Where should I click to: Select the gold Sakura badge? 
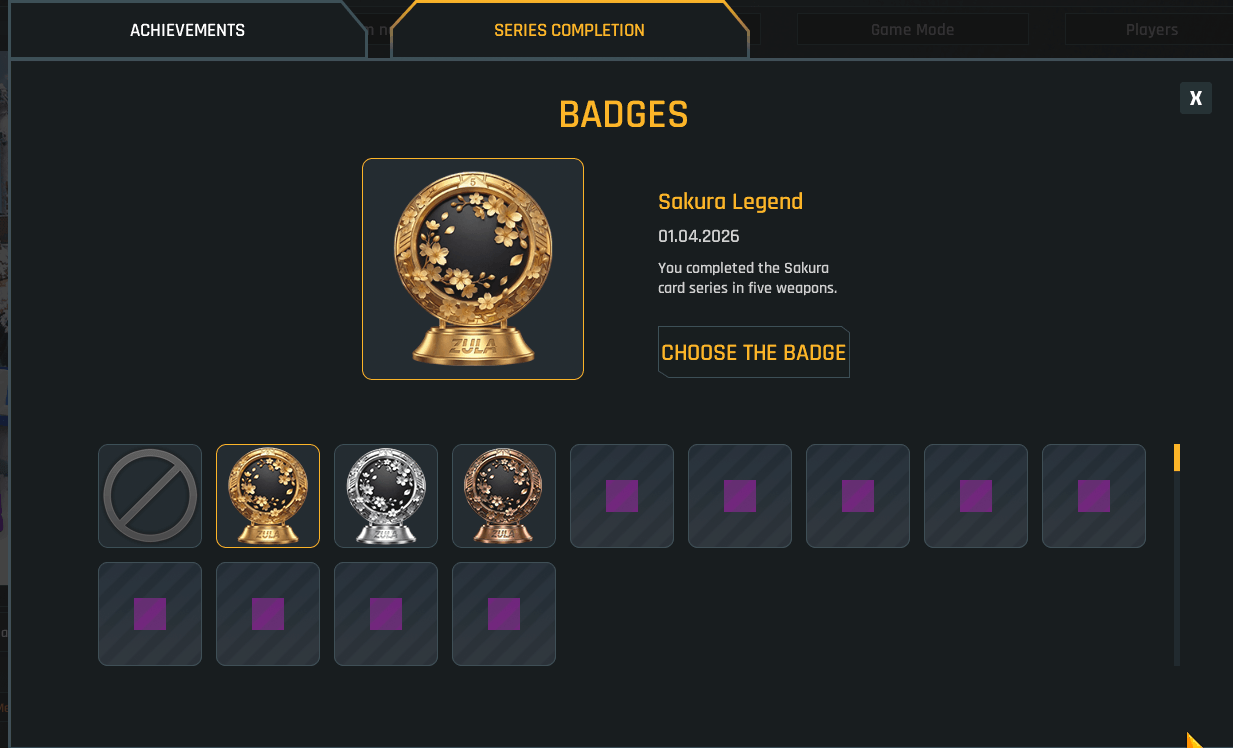pos(268,496)
